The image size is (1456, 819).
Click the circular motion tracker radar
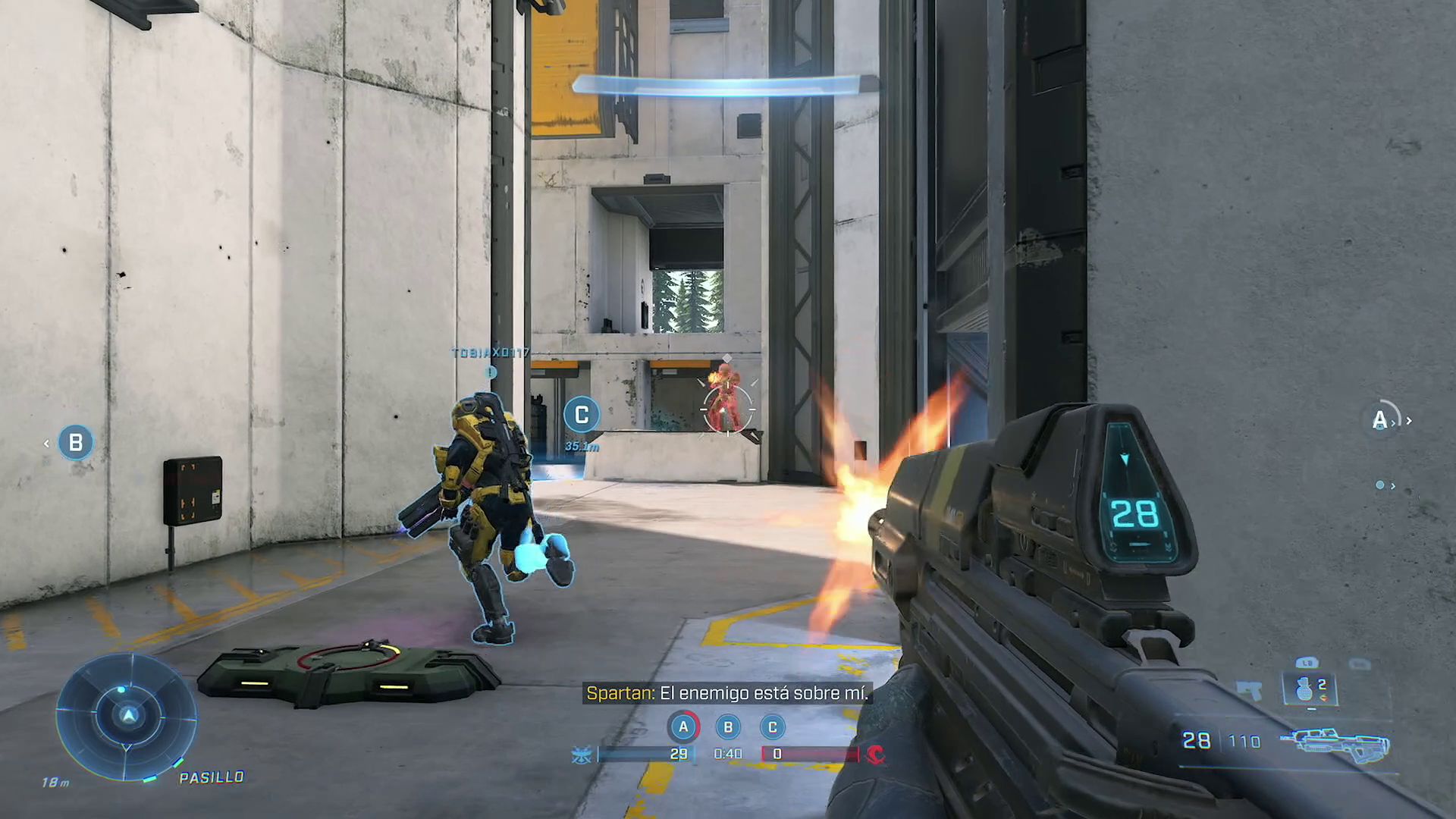127,717
